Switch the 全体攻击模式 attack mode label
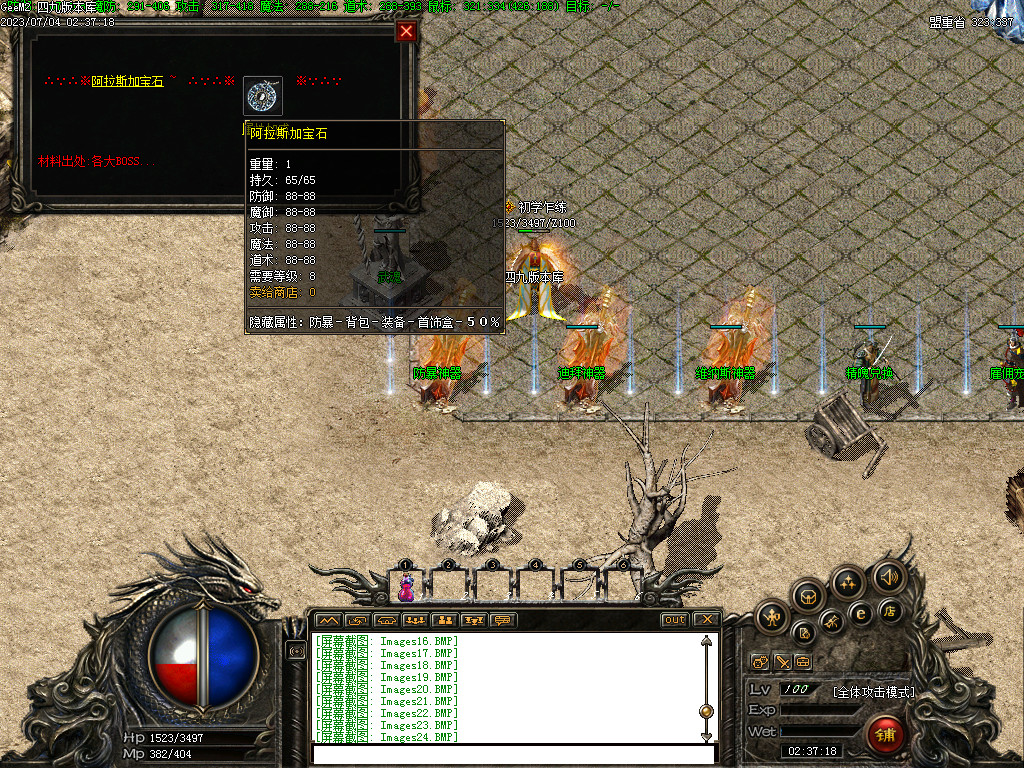The width and height of the screenshot is (1024, 768). coord(873,691)
